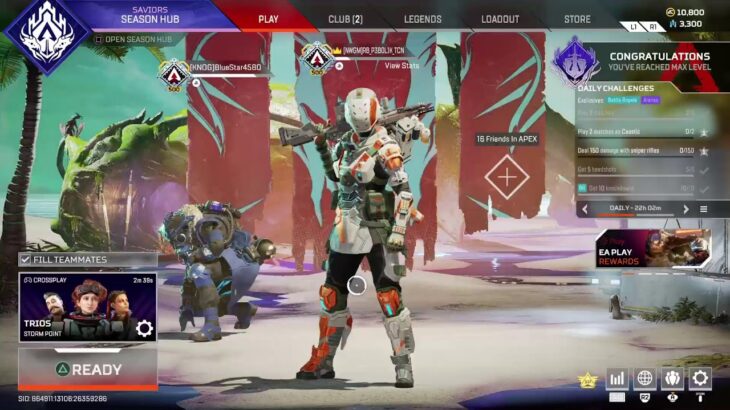Open the max level battle pass badge
Image resolution: width=730 pixels, height=410 pixels.
tap(577, 62)
